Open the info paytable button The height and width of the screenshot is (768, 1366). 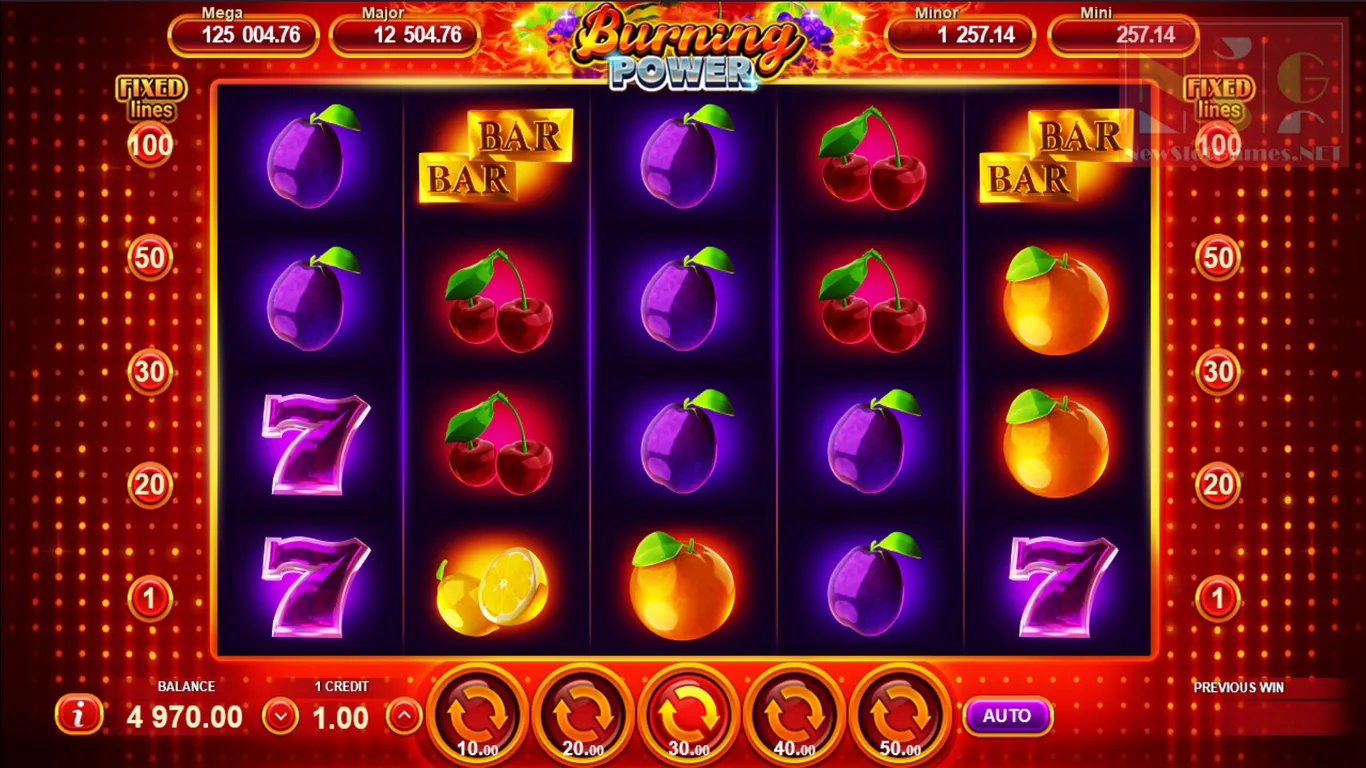(x=79, y=715)
